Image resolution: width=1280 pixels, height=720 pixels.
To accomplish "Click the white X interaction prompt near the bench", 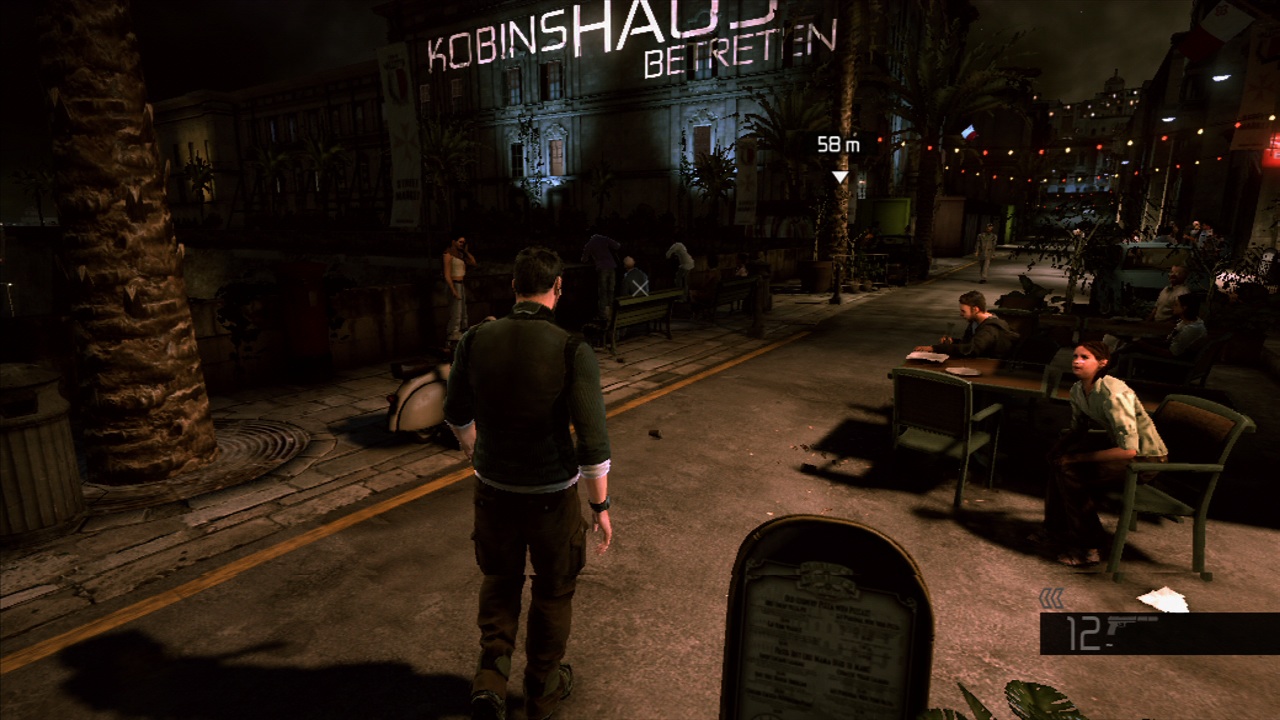I will pyautogui.click(x=641, y=289).
